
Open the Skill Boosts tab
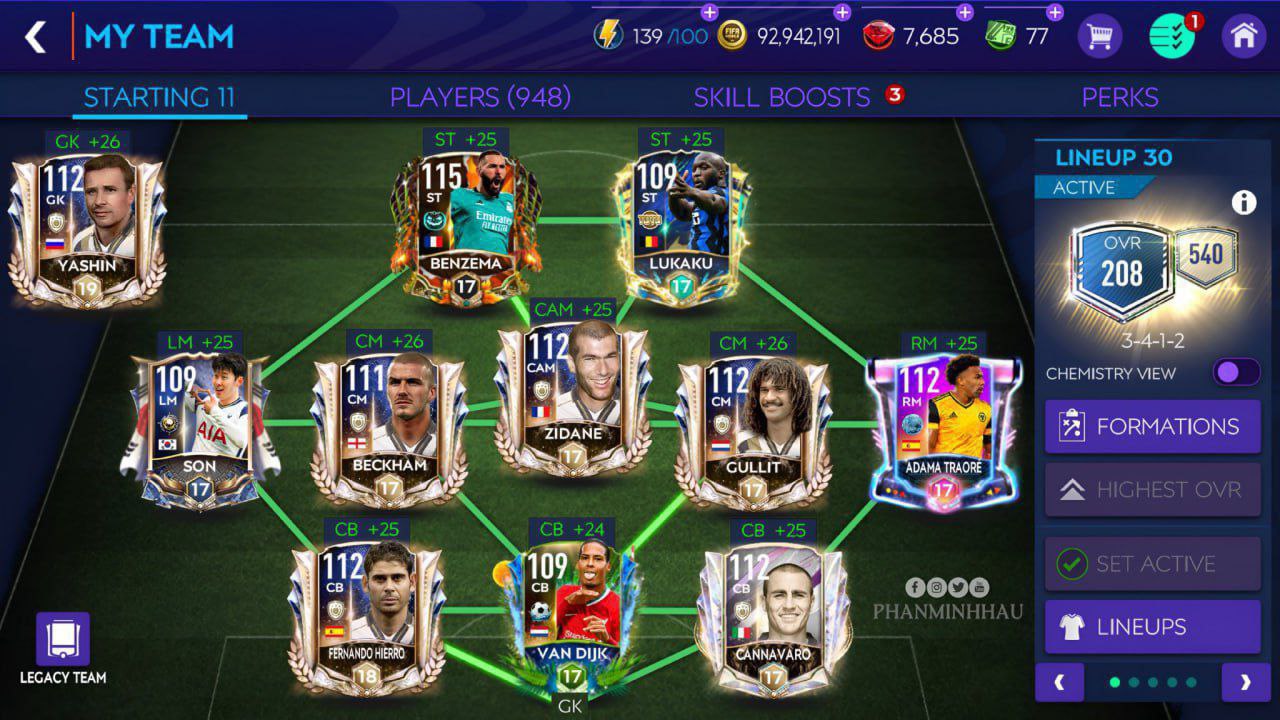point(782,97)
